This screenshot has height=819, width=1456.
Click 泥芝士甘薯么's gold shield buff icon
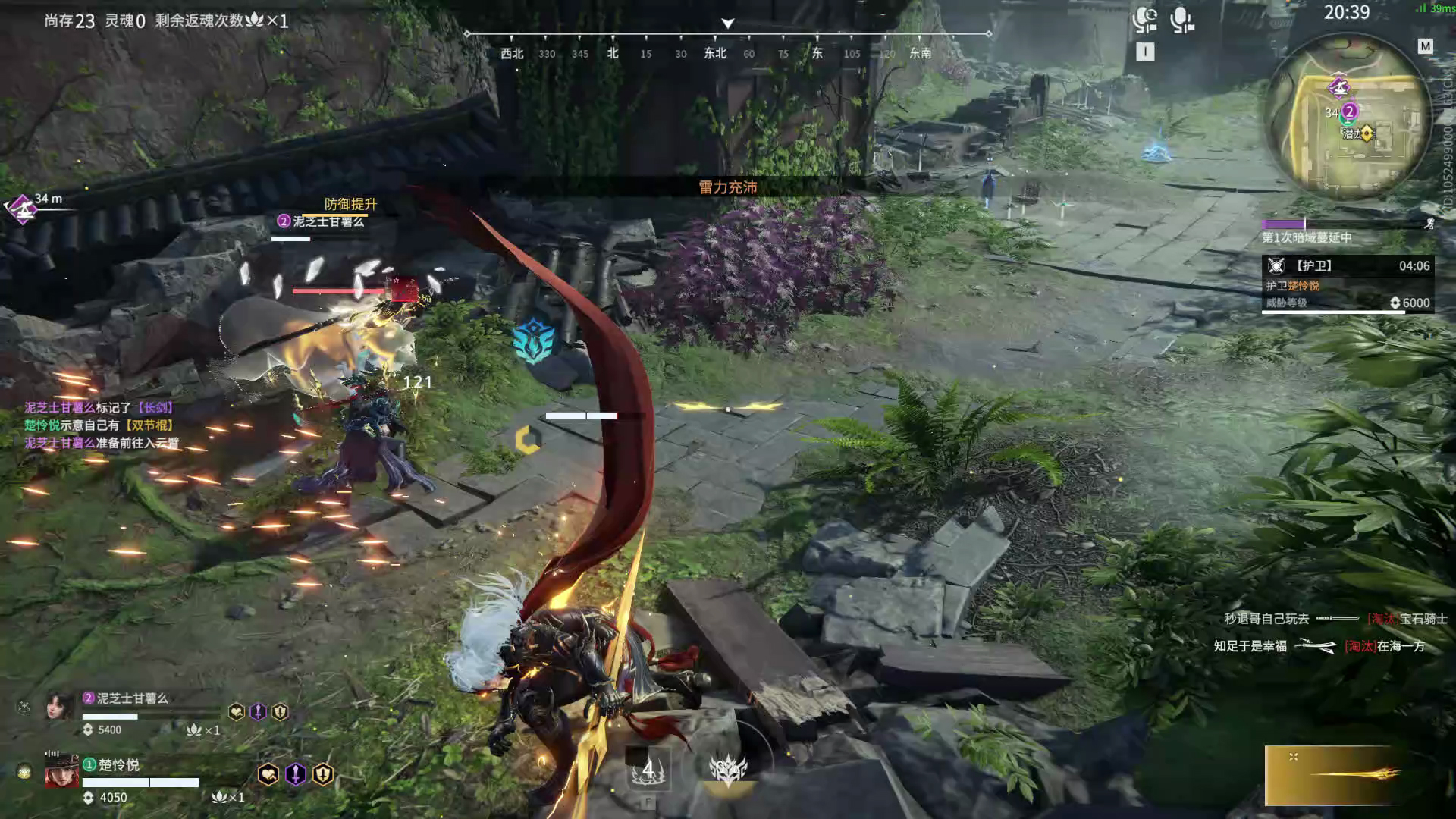tap(281, 711)
